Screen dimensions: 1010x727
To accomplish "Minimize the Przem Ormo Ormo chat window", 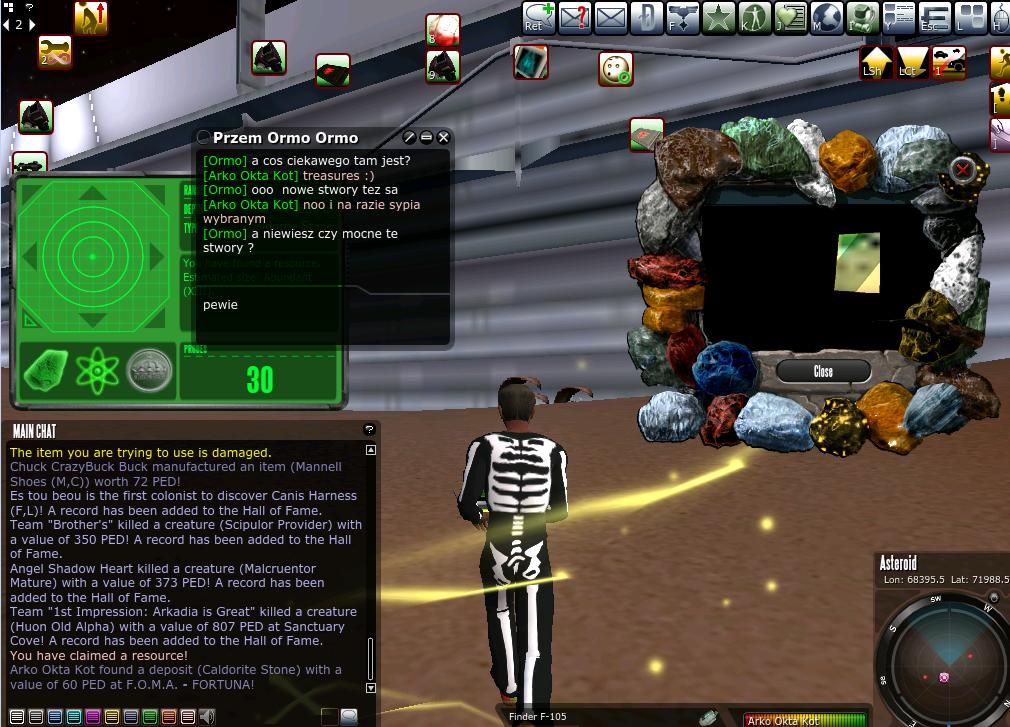I will (x=426, y=138).
